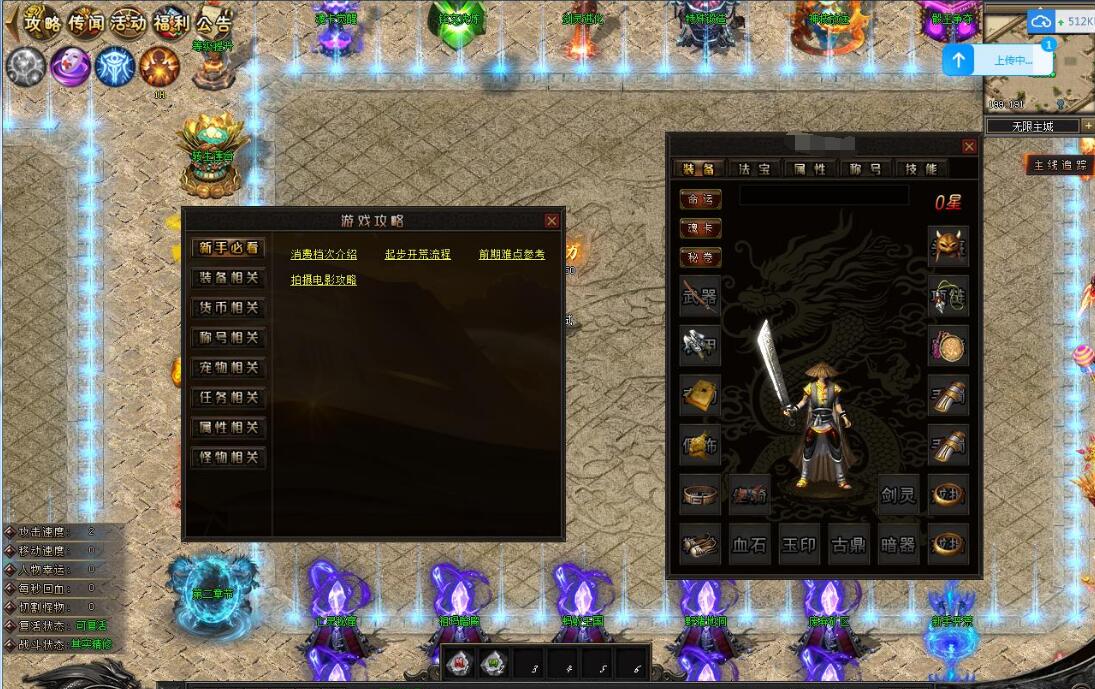Image resolution: width=1095 pixels, height=689 pixels.
Task: Open the 属性 attributes tab
Action: point(809,169)
